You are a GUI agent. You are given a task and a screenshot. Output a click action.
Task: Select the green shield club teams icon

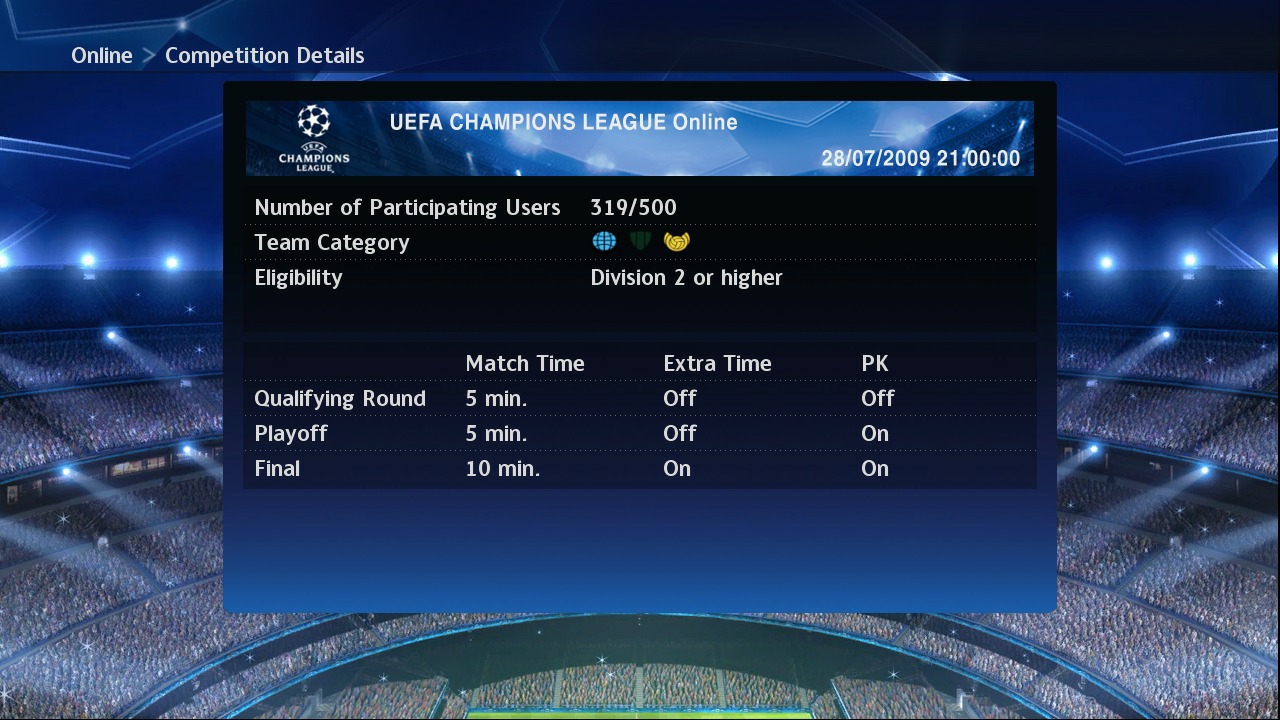640,240
